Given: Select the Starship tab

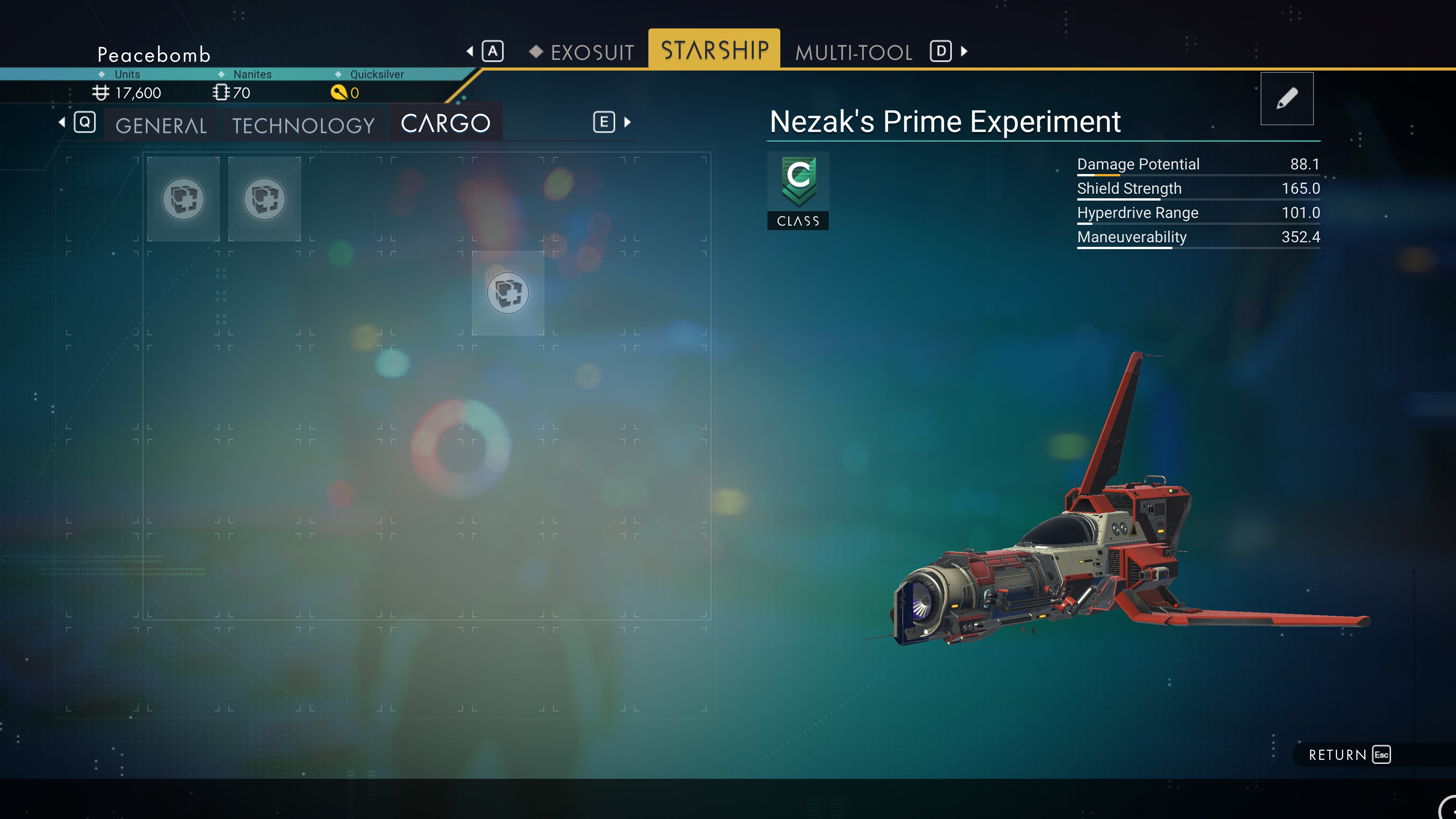Looking at the screenshot, I should point(714,50).
